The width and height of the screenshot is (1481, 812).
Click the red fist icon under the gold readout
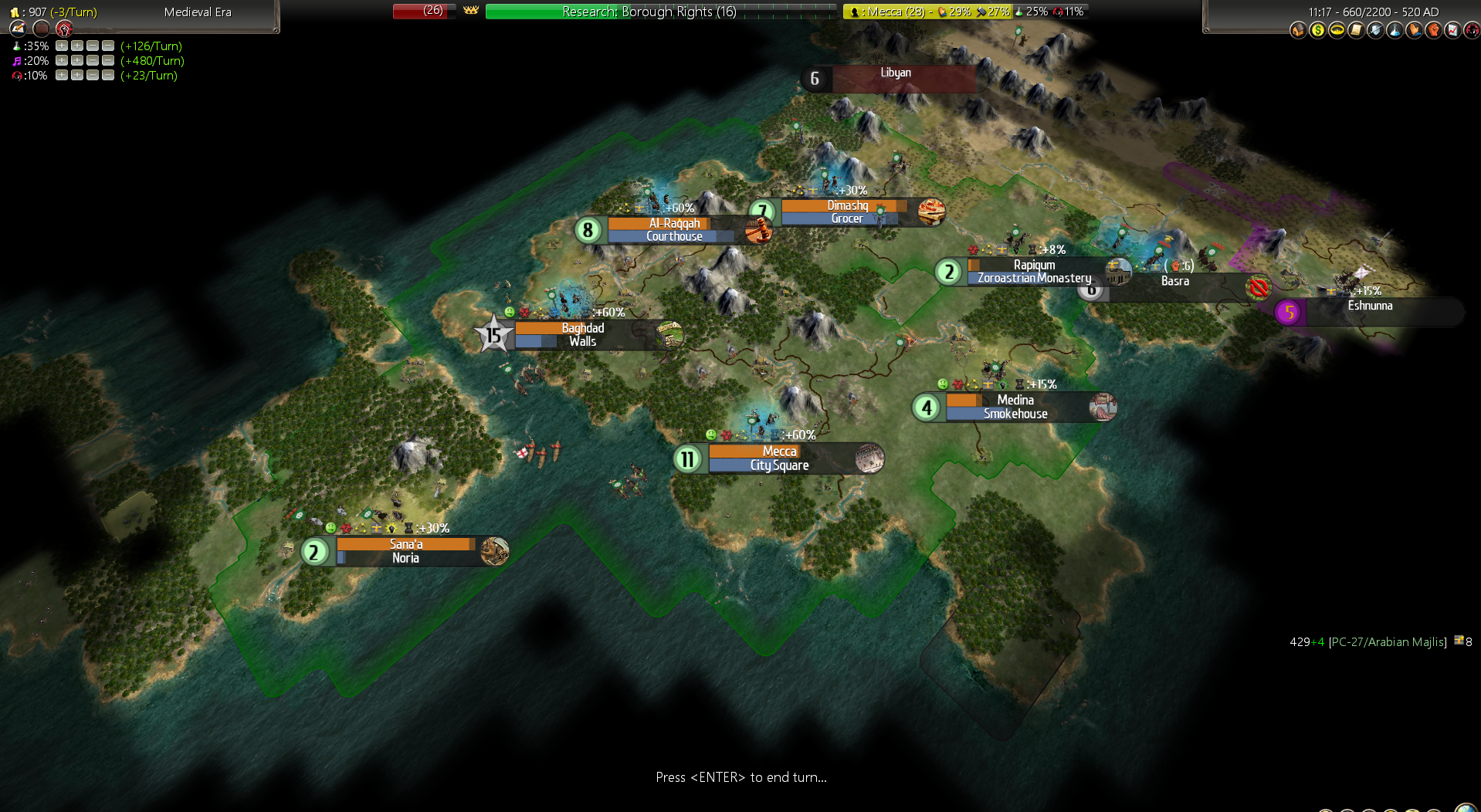tap(64, 29)
